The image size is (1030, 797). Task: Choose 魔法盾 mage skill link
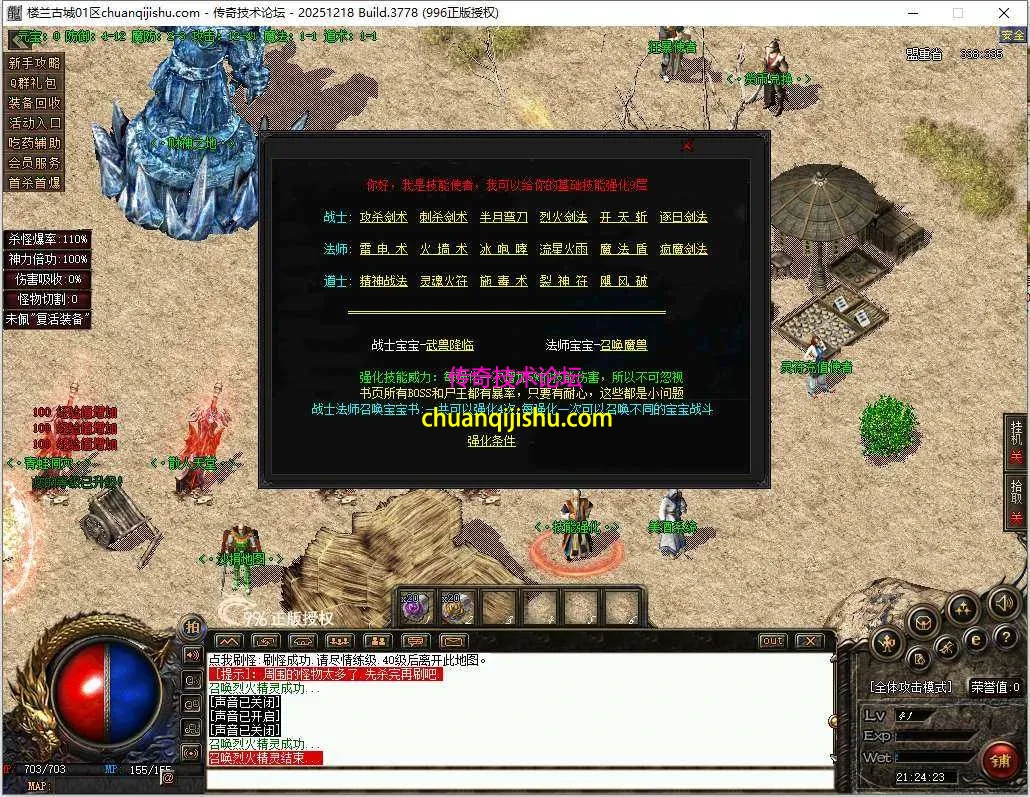[624, 249]
